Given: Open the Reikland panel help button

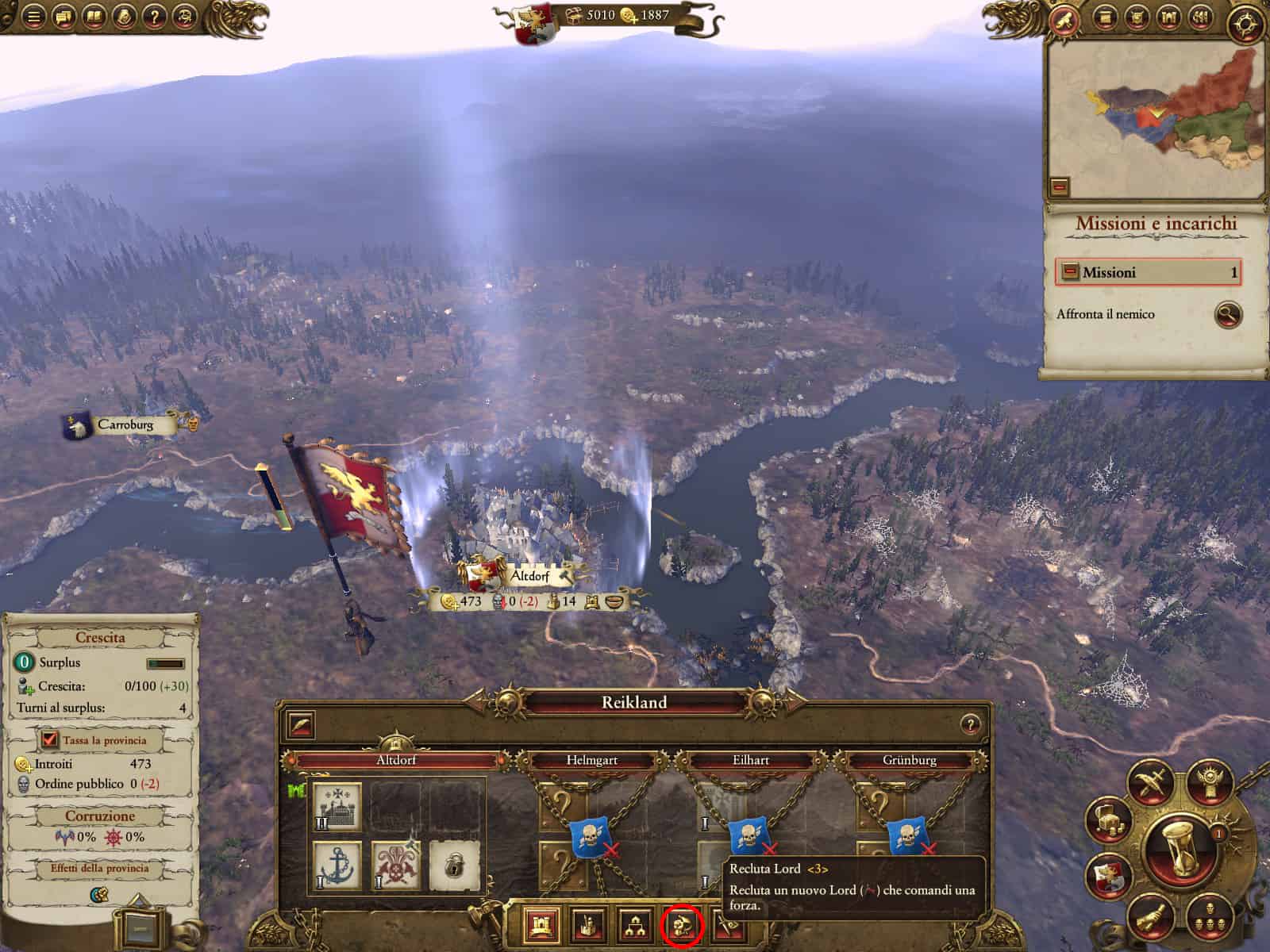Looking at the screenshot, I should click(969, 724).
